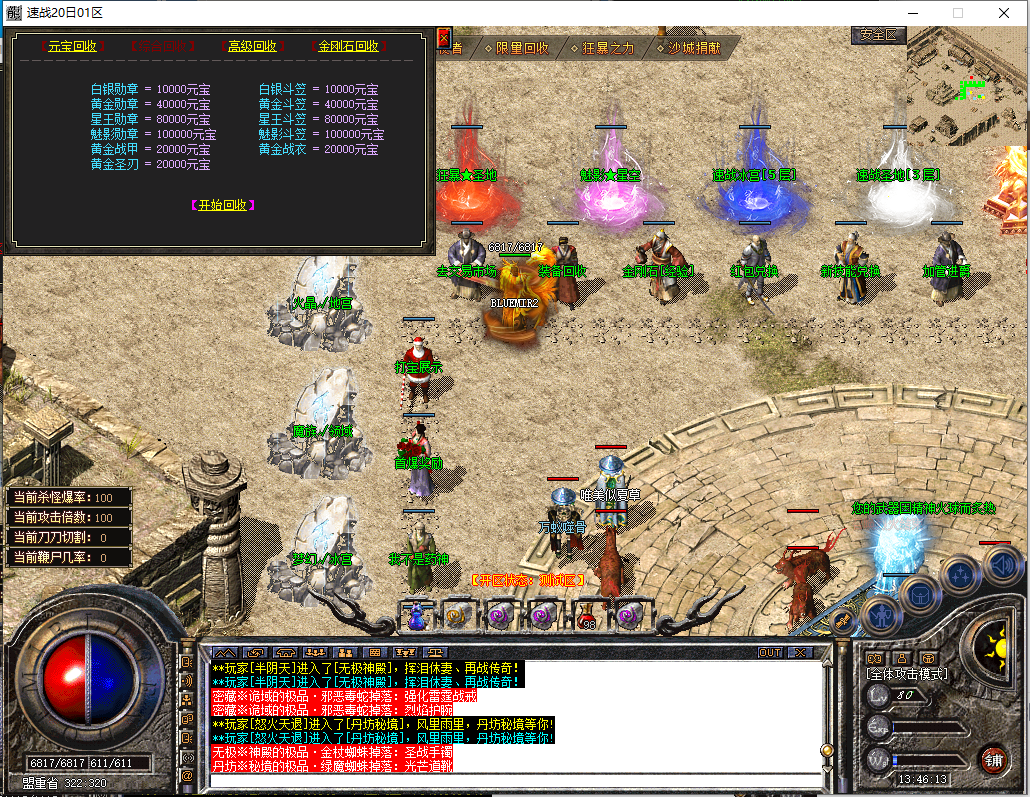The height and width of the screenshot is (797, 1030).
Task: Close the chat window with X button
Action: [799, 652]
